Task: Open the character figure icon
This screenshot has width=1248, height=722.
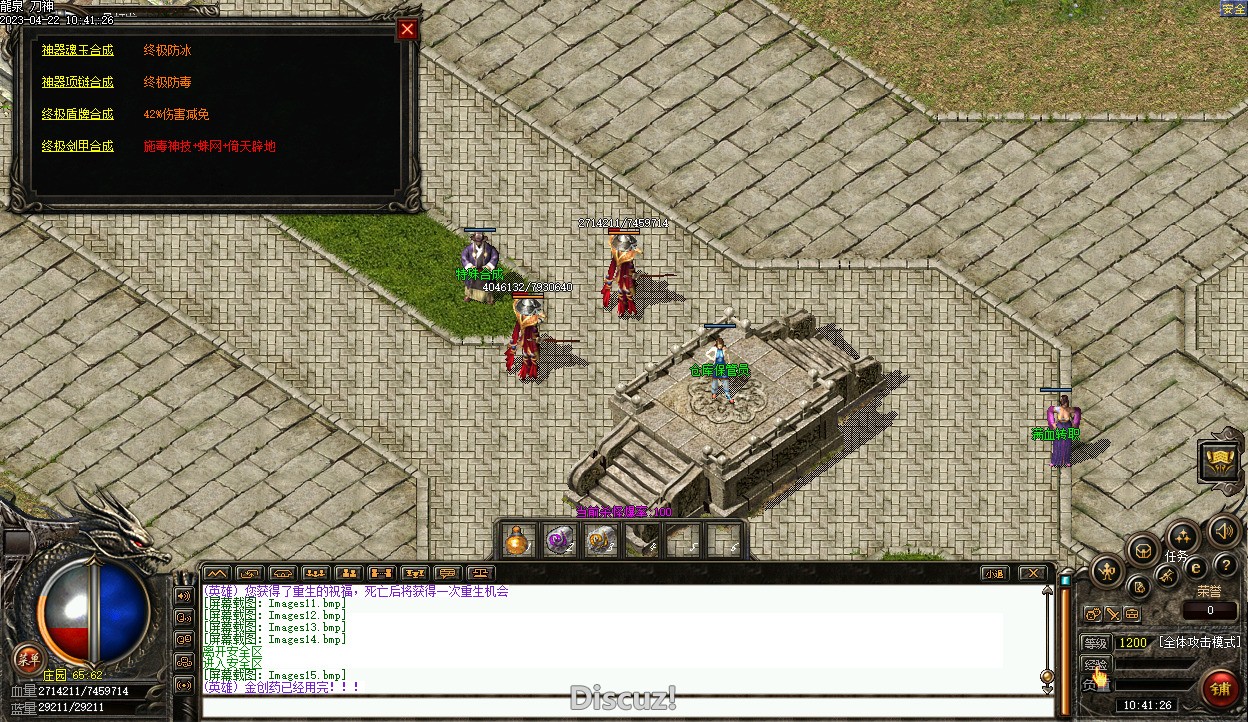Action: pyautogui.click(x=1106, y=572)
